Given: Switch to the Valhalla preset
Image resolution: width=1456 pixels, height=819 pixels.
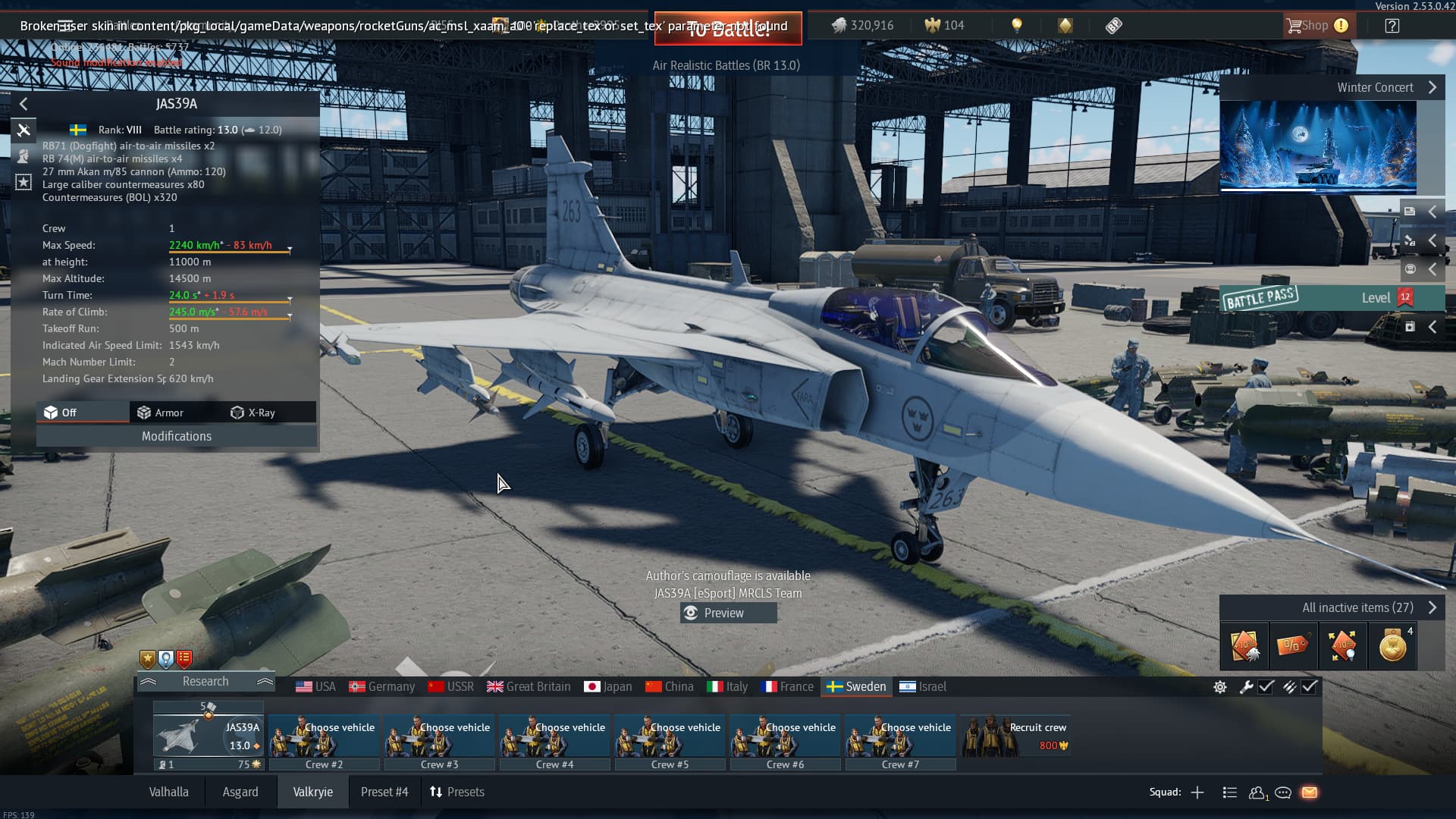Looking at the screenshot, I should tap(168, 792).
